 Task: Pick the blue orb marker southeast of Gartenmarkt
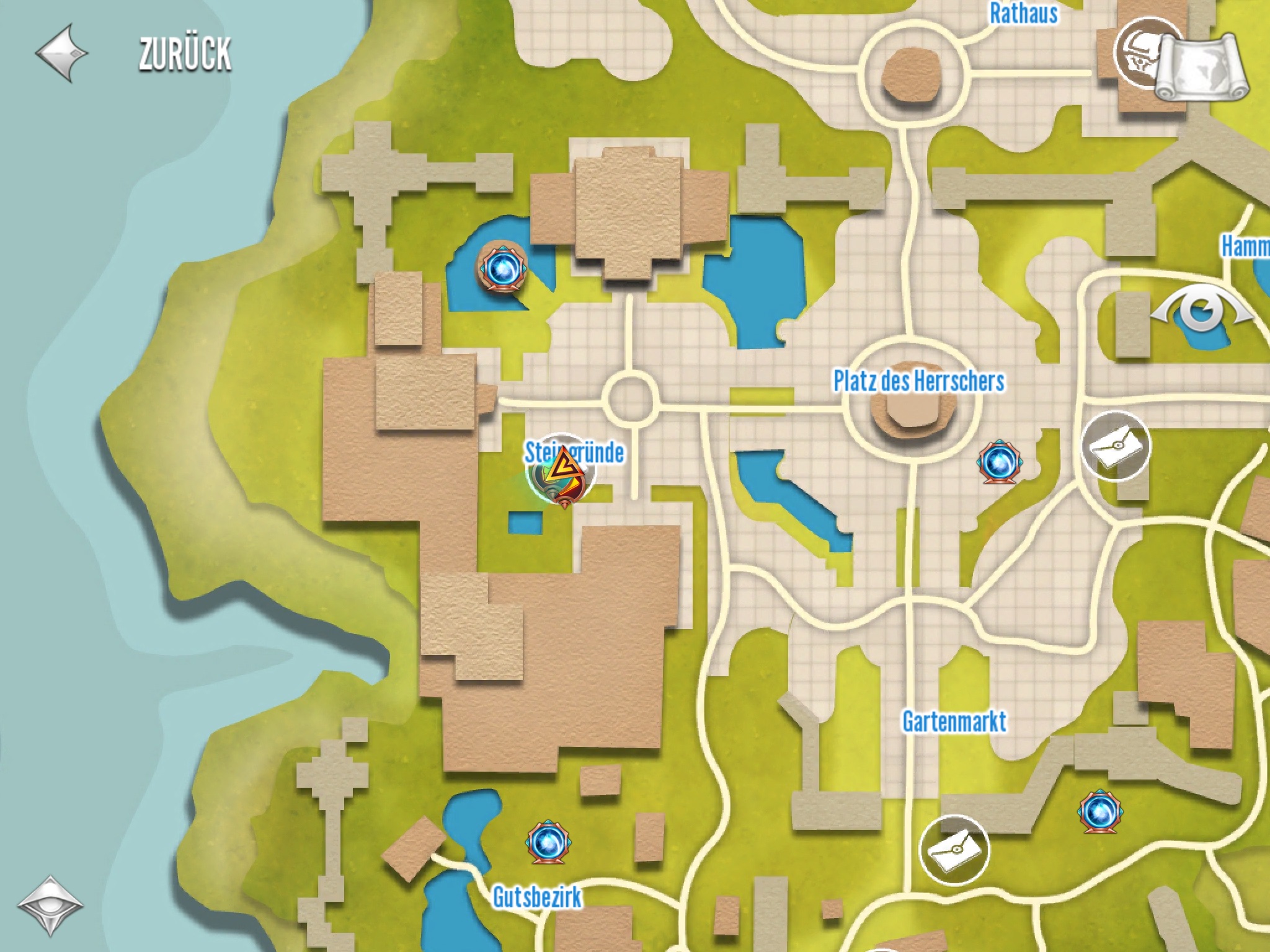coord(1100,811)
